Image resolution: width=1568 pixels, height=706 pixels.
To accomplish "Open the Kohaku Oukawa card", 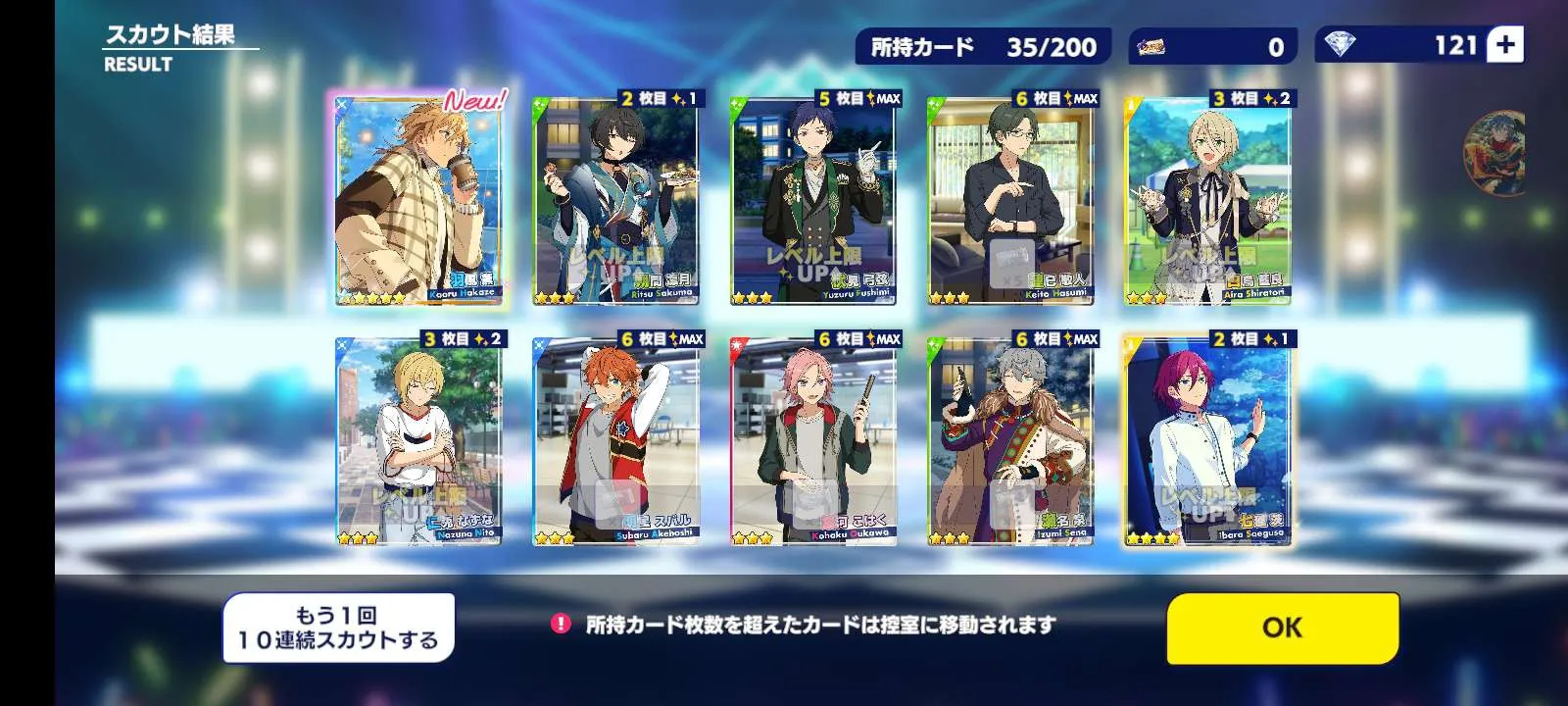I will pyautogui.click(x=813, y=439).
